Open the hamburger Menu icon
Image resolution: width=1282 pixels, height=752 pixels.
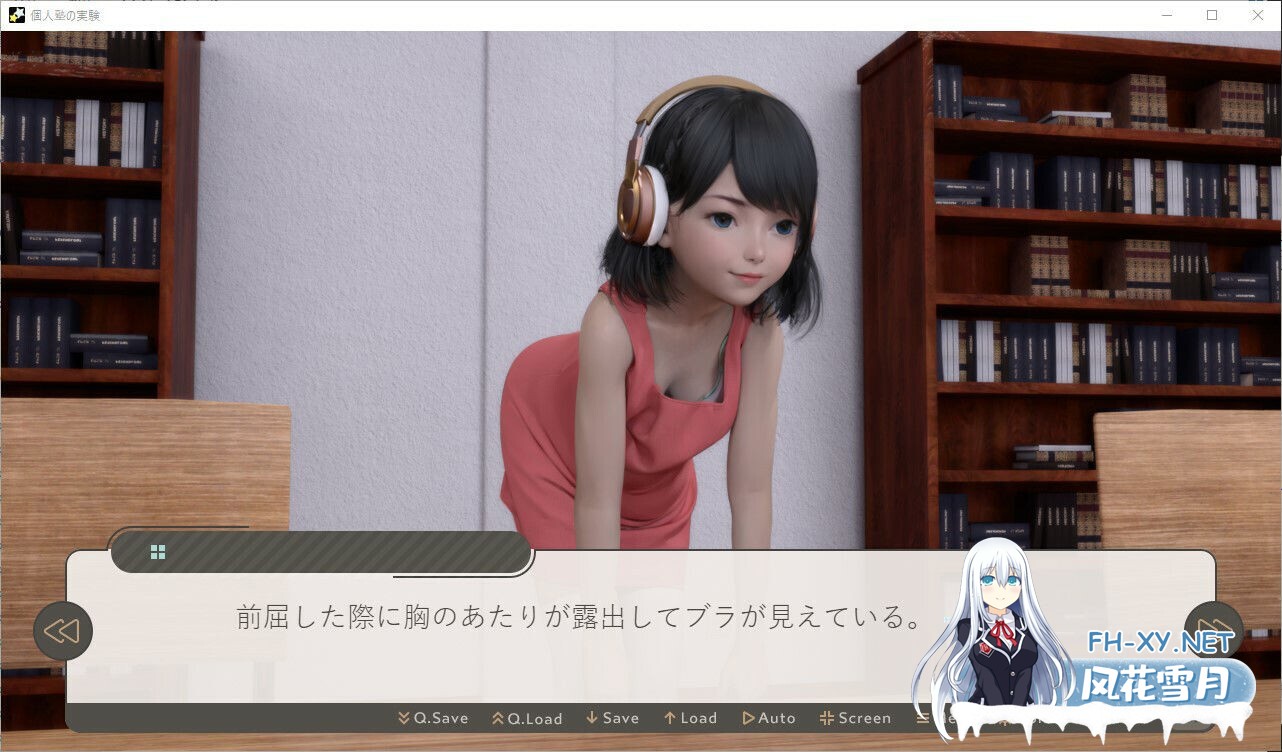click(921, 717)
